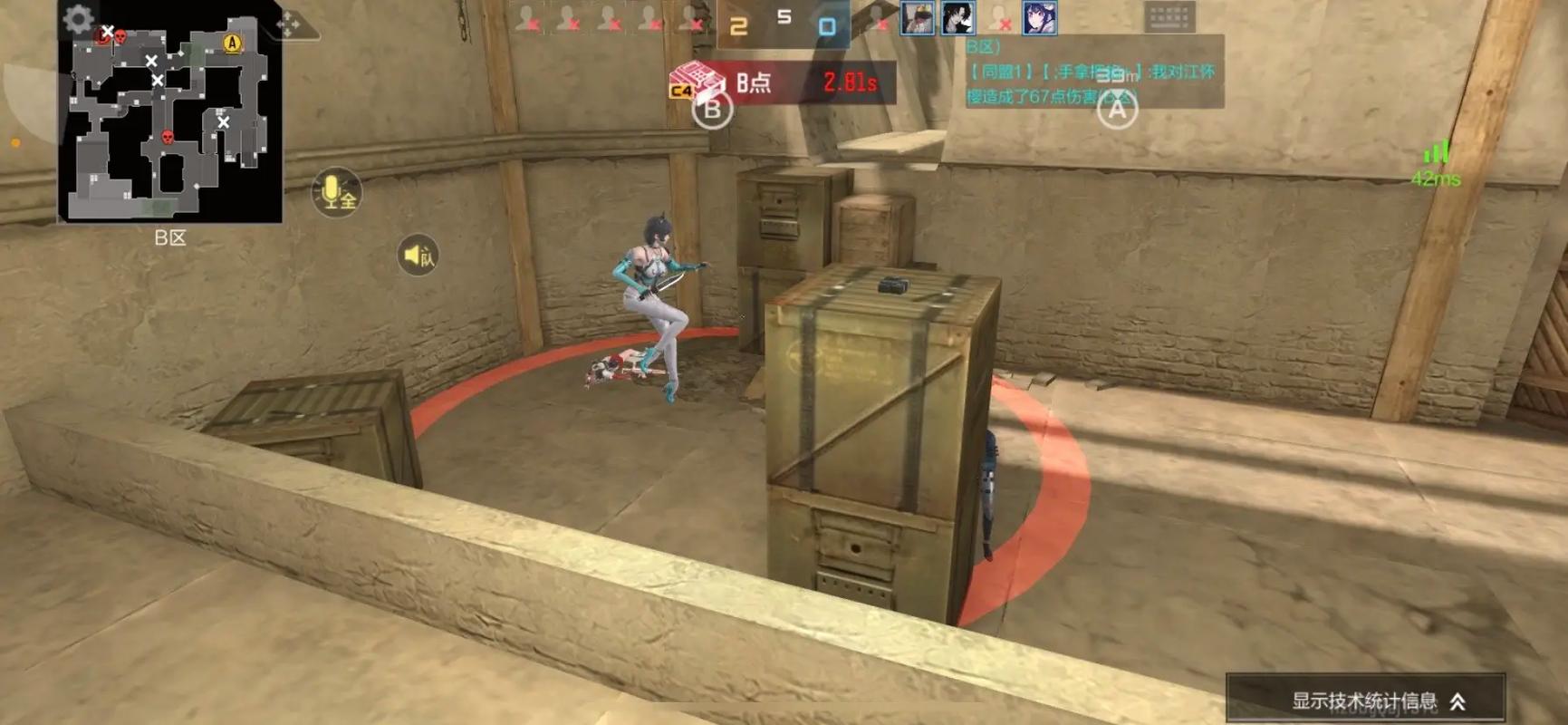Select the dark-haired teammate avatar in the top bar

[957, 18]
